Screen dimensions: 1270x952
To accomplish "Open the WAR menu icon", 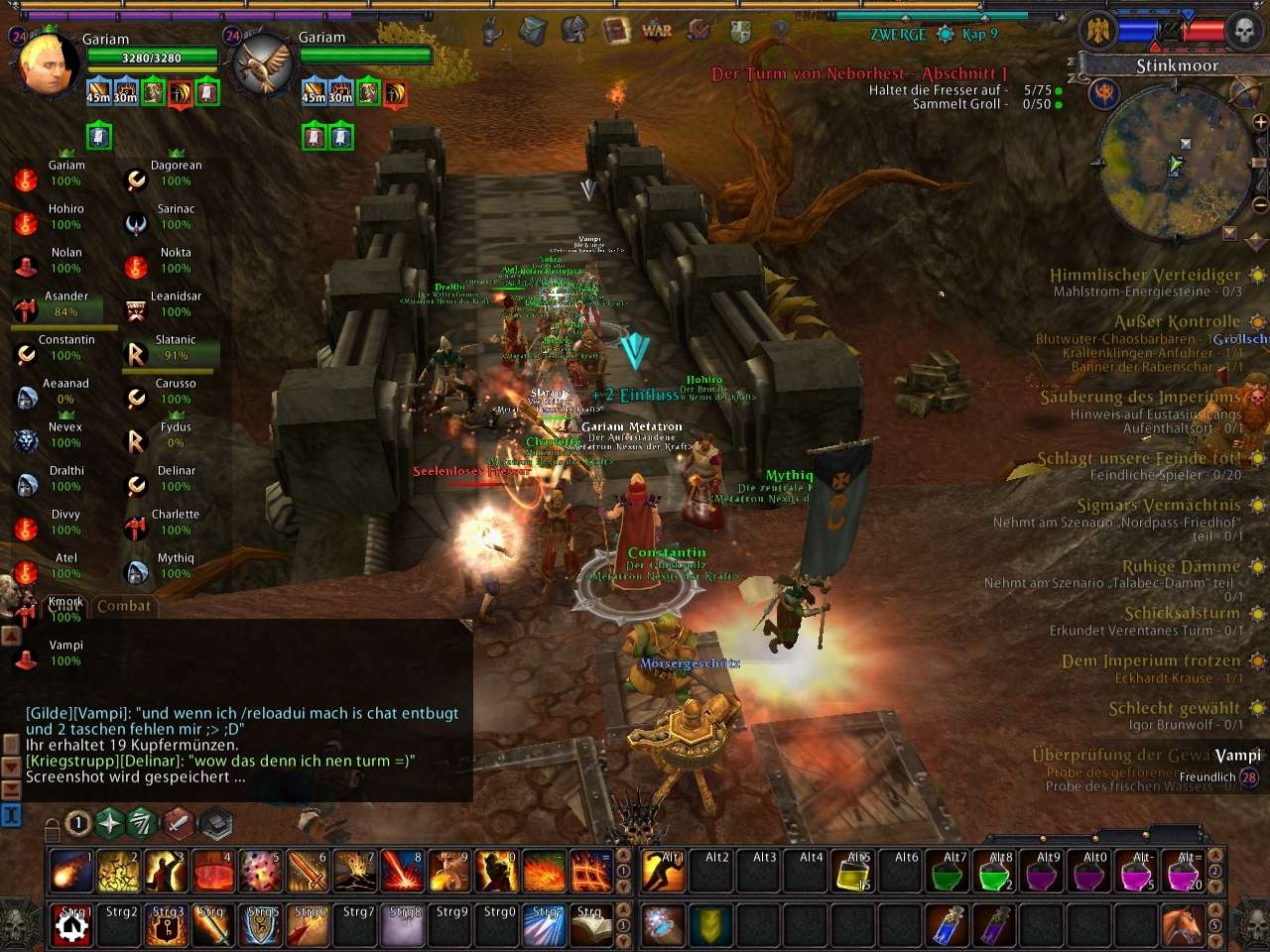I will [x=657, y=31].
